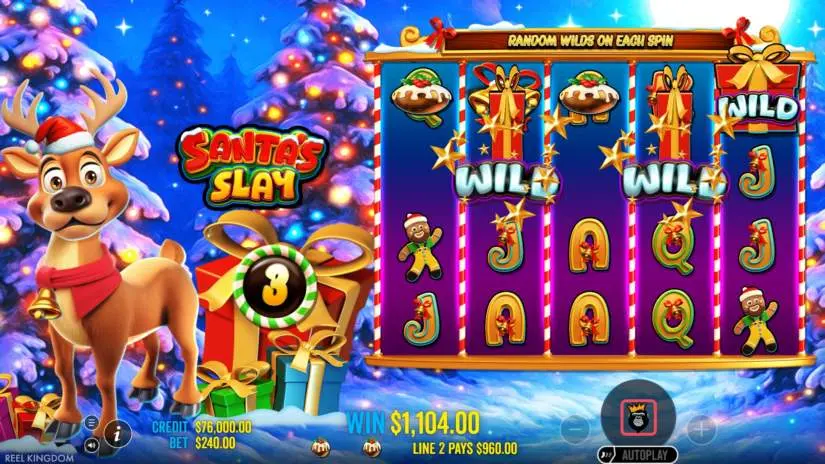This screenshot has height=464, width=825.
Task: Start Autoplay mode
Action: (639, 455)
